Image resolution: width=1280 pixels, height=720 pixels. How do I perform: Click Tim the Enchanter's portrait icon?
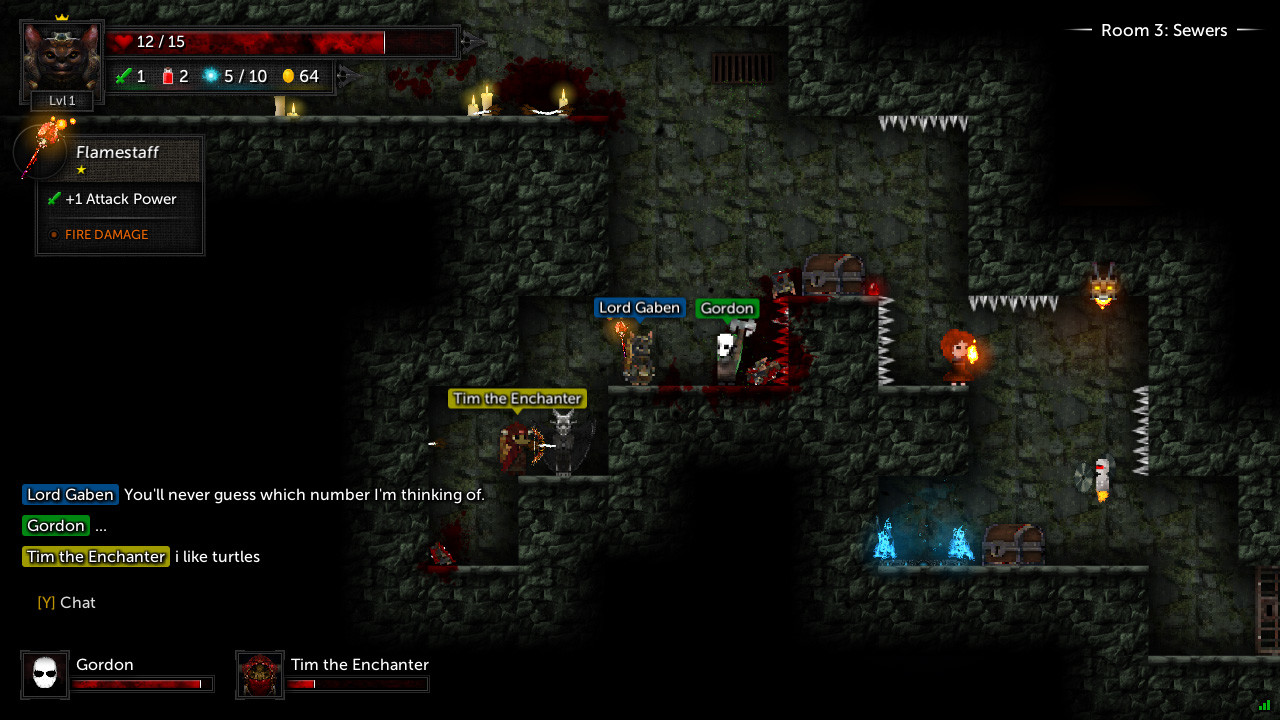coord(259,674)
